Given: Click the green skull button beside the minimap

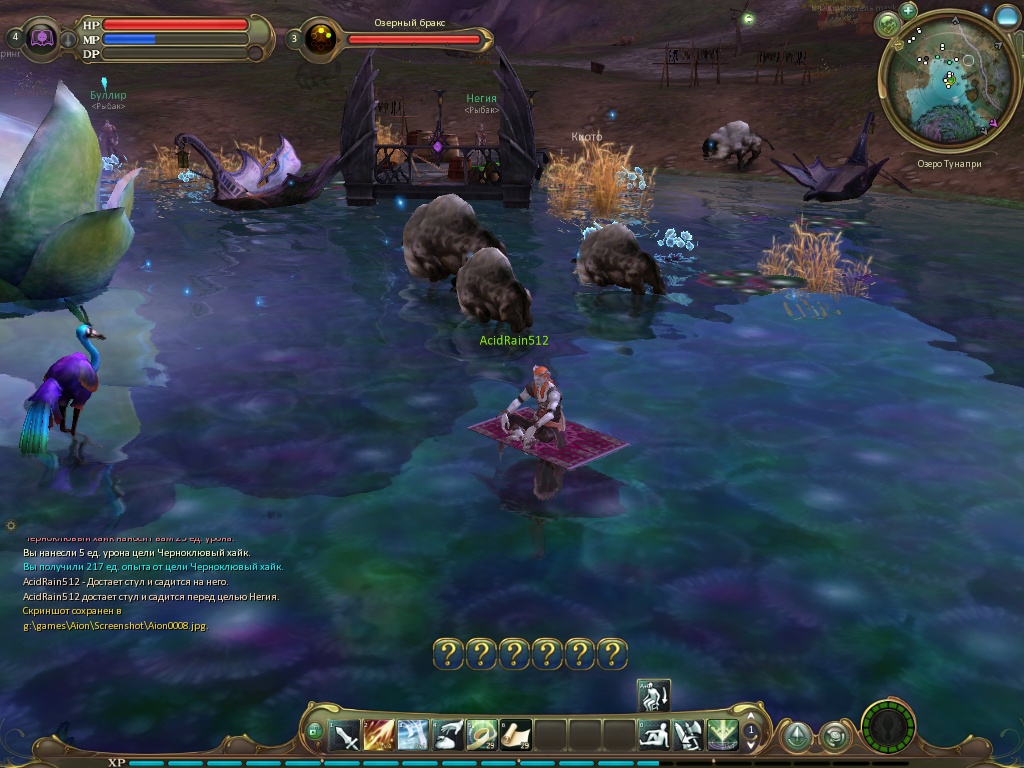Looking at the screenshot, I should pyautogui.click(x=887, y=25).
